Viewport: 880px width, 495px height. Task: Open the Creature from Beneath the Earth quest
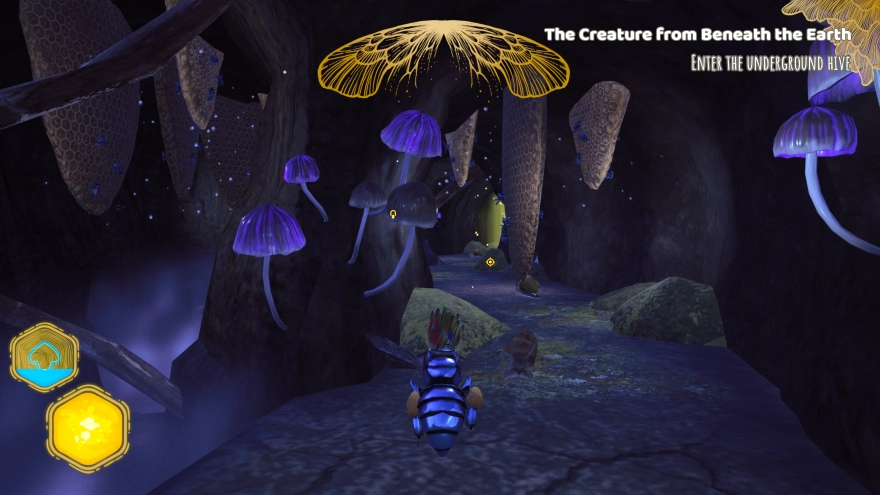tap(697, 34)
